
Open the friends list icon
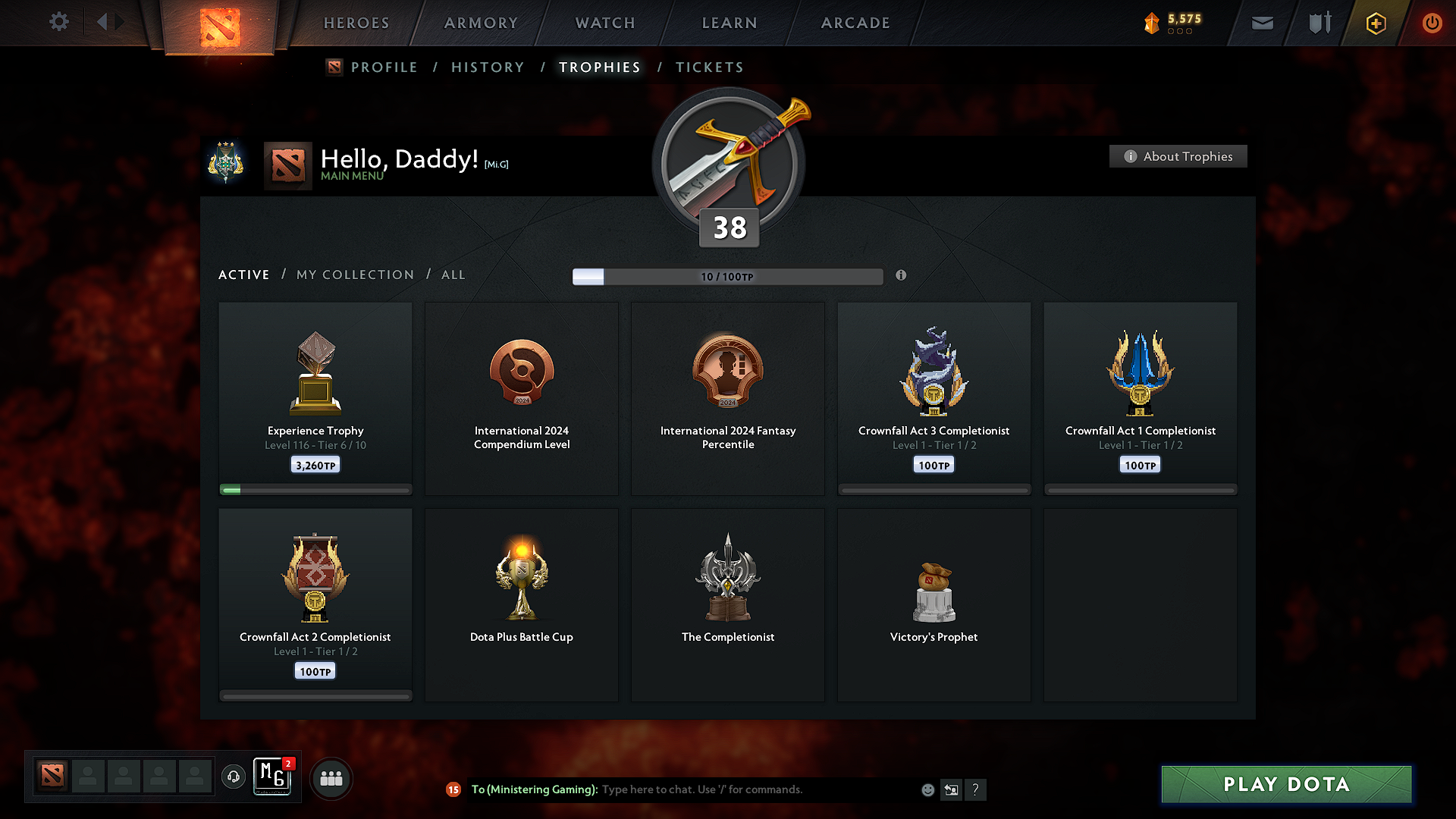click(x=331, y=778)
